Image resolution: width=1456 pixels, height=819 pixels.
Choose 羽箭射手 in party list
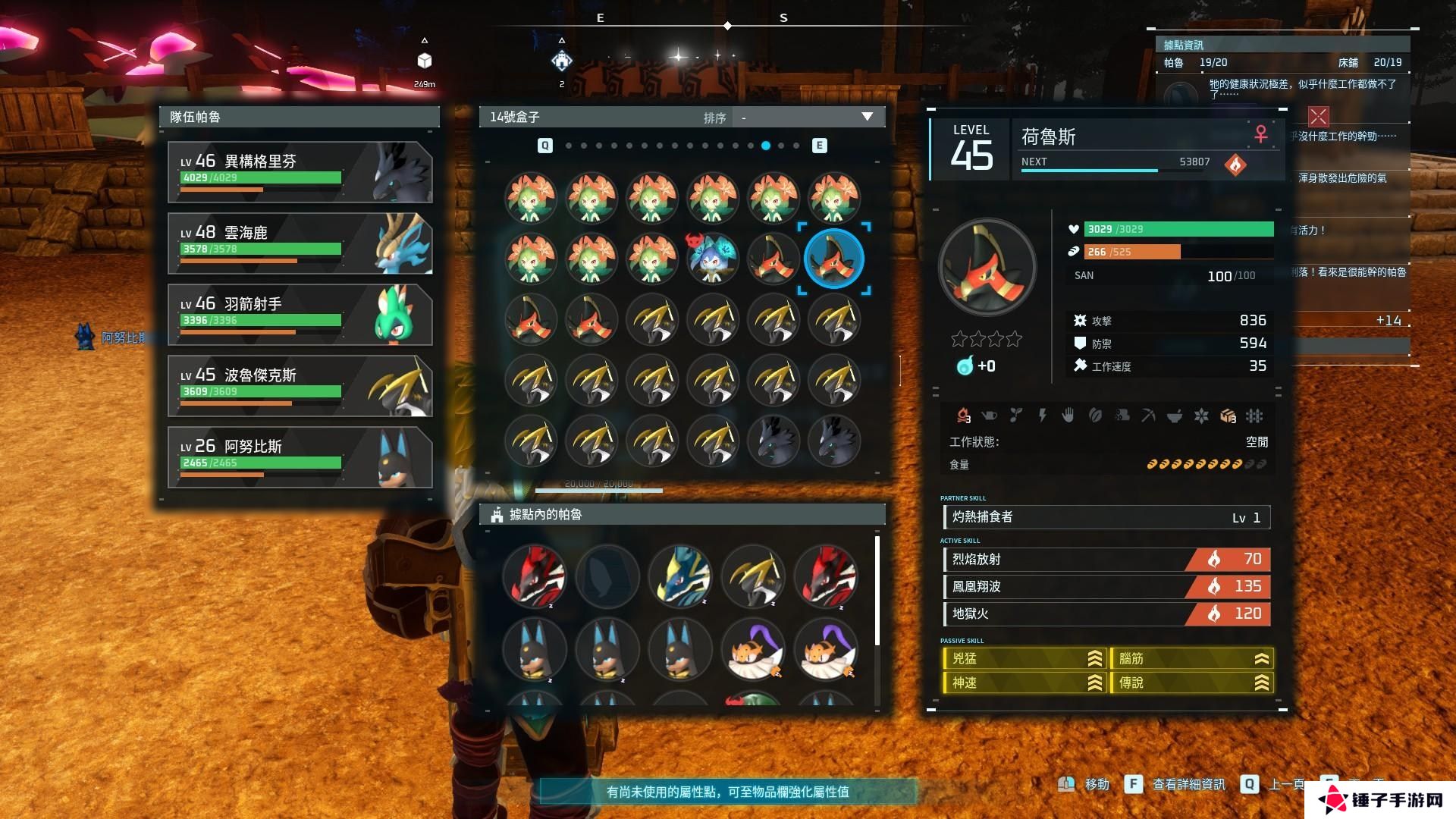[x=300, y=315]
